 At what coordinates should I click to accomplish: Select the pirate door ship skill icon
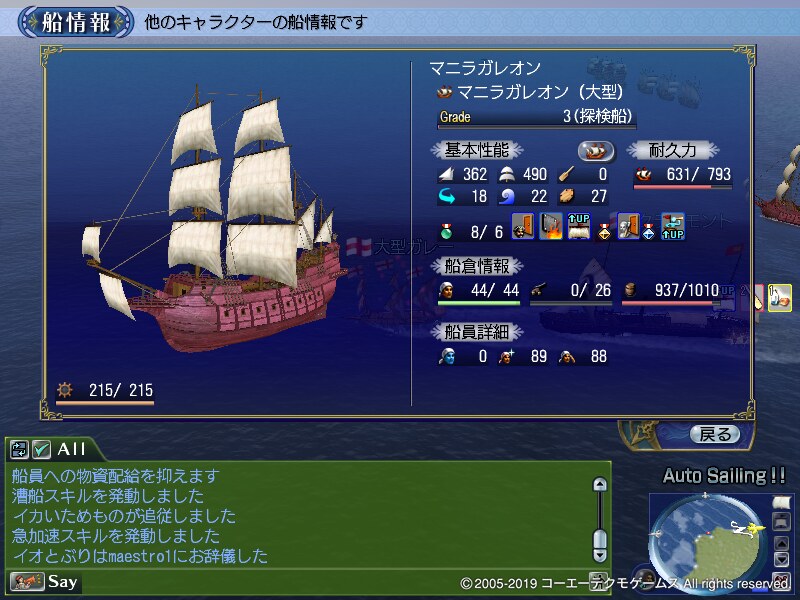click(523, 226)
